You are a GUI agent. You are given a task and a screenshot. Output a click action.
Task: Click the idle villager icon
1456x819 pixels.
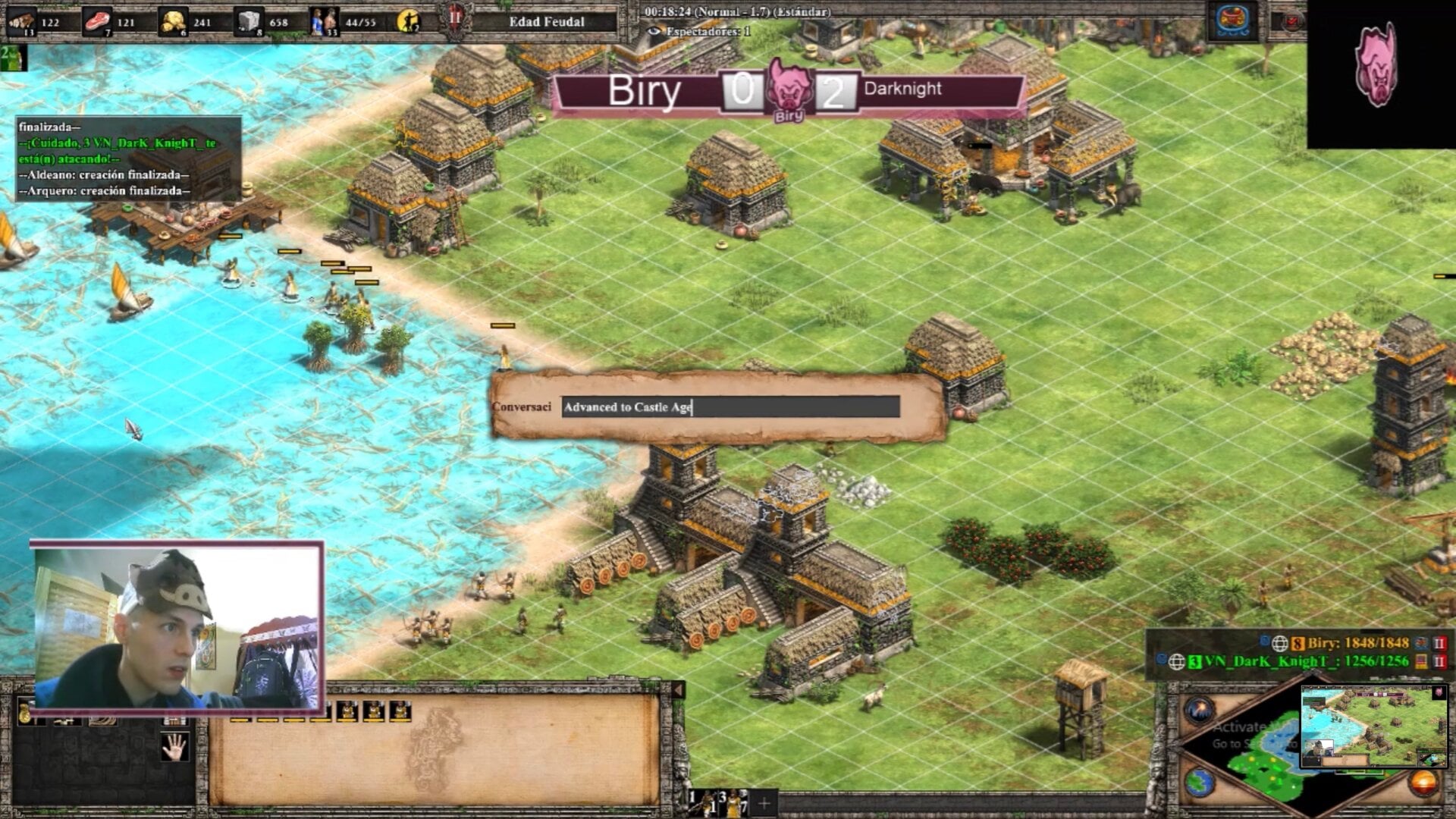[409, 21]
